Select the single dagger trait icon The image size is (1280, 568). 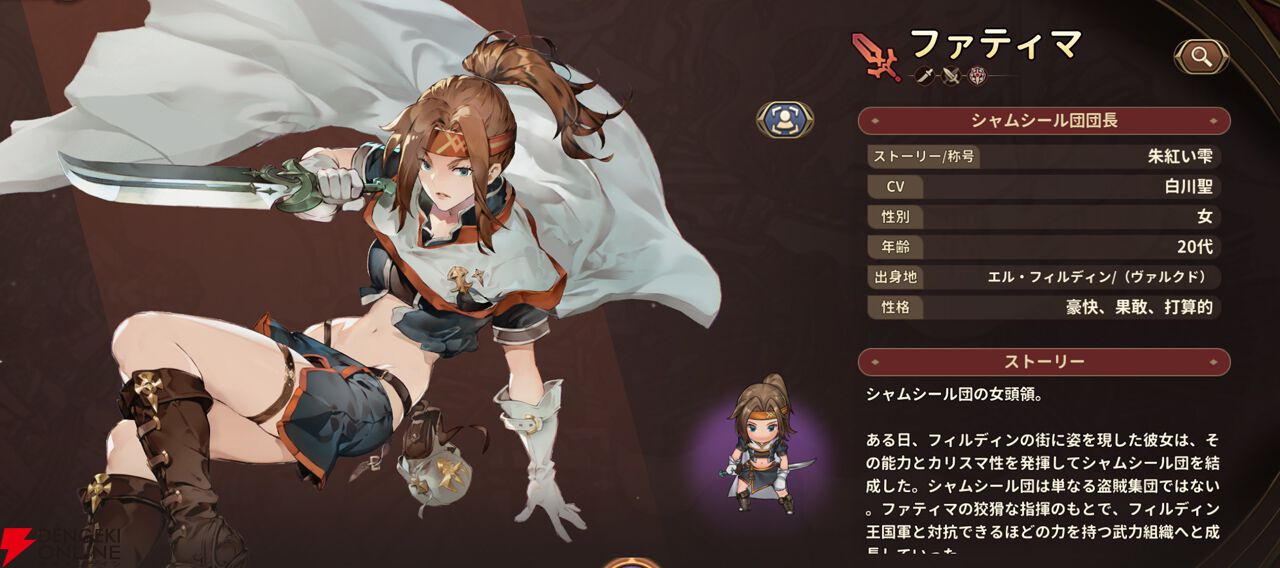point(924,75)
